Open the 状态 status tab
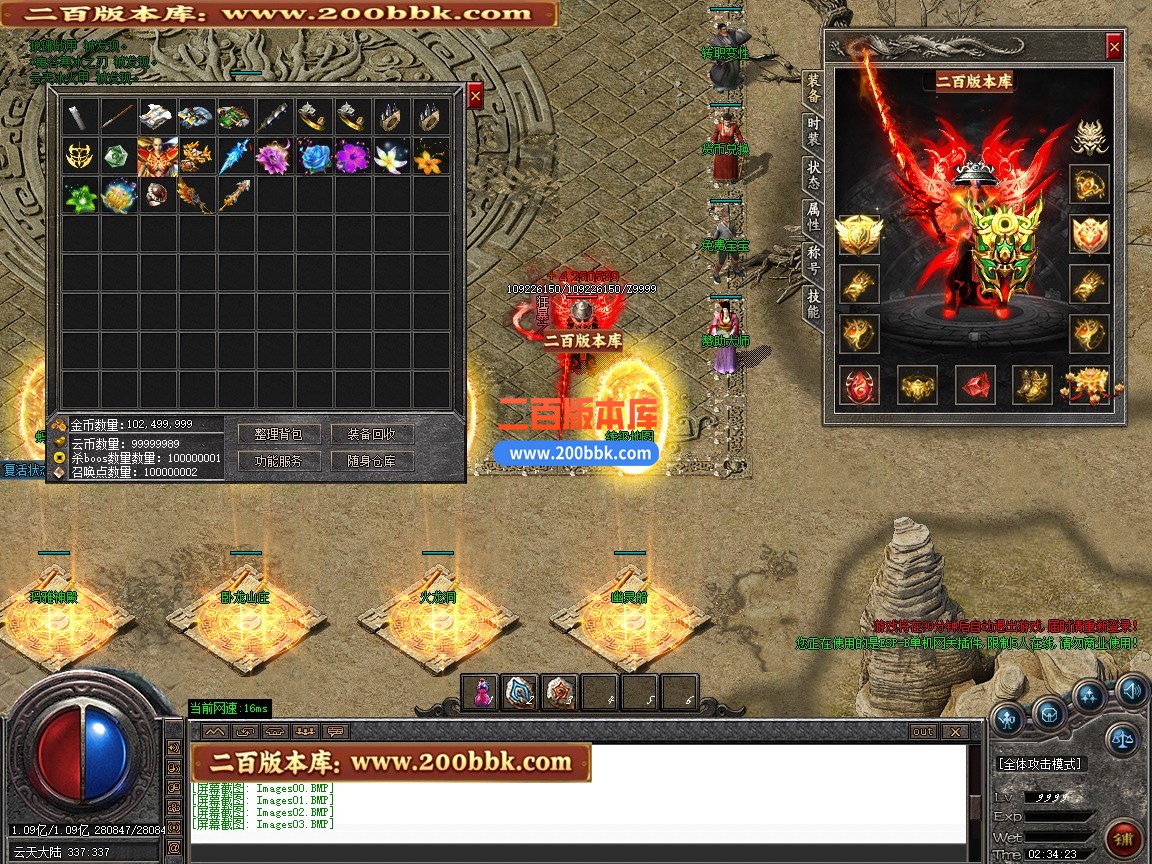This screenshot has height=864, width=1152. click(x=813, y=175)
